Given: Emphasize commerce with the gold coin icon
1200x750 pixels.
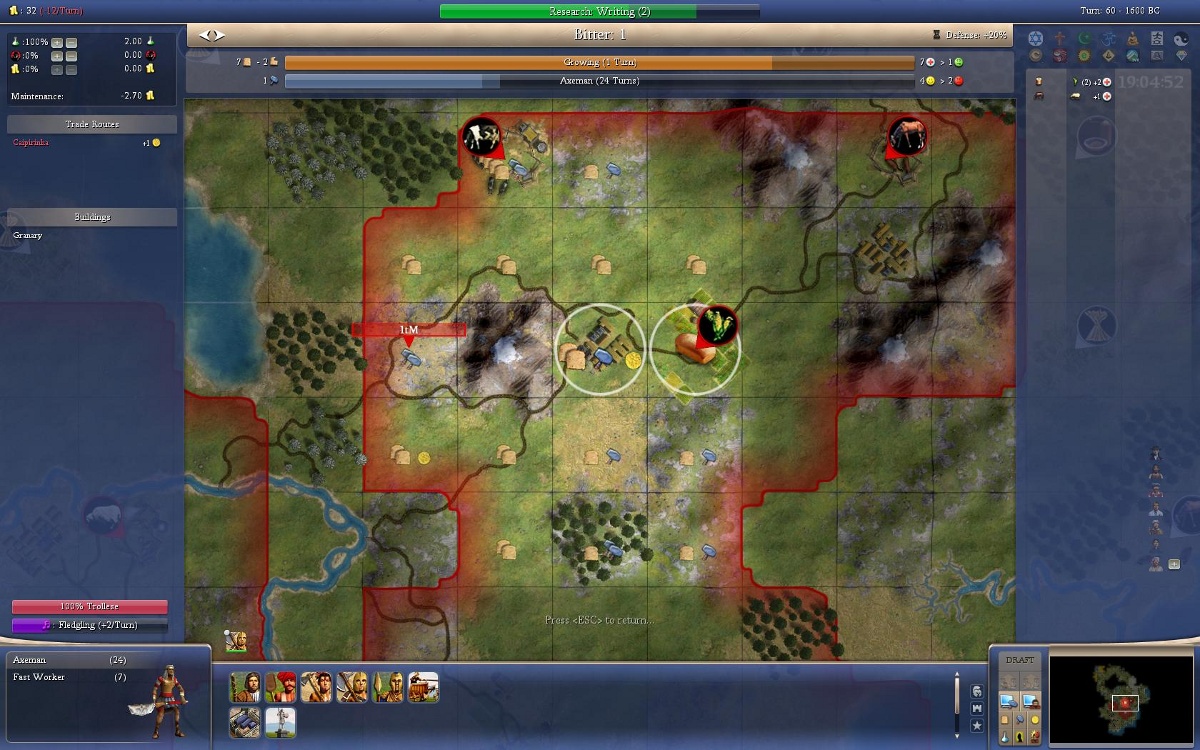Looking at the screenshot, I should point(1033,719).
